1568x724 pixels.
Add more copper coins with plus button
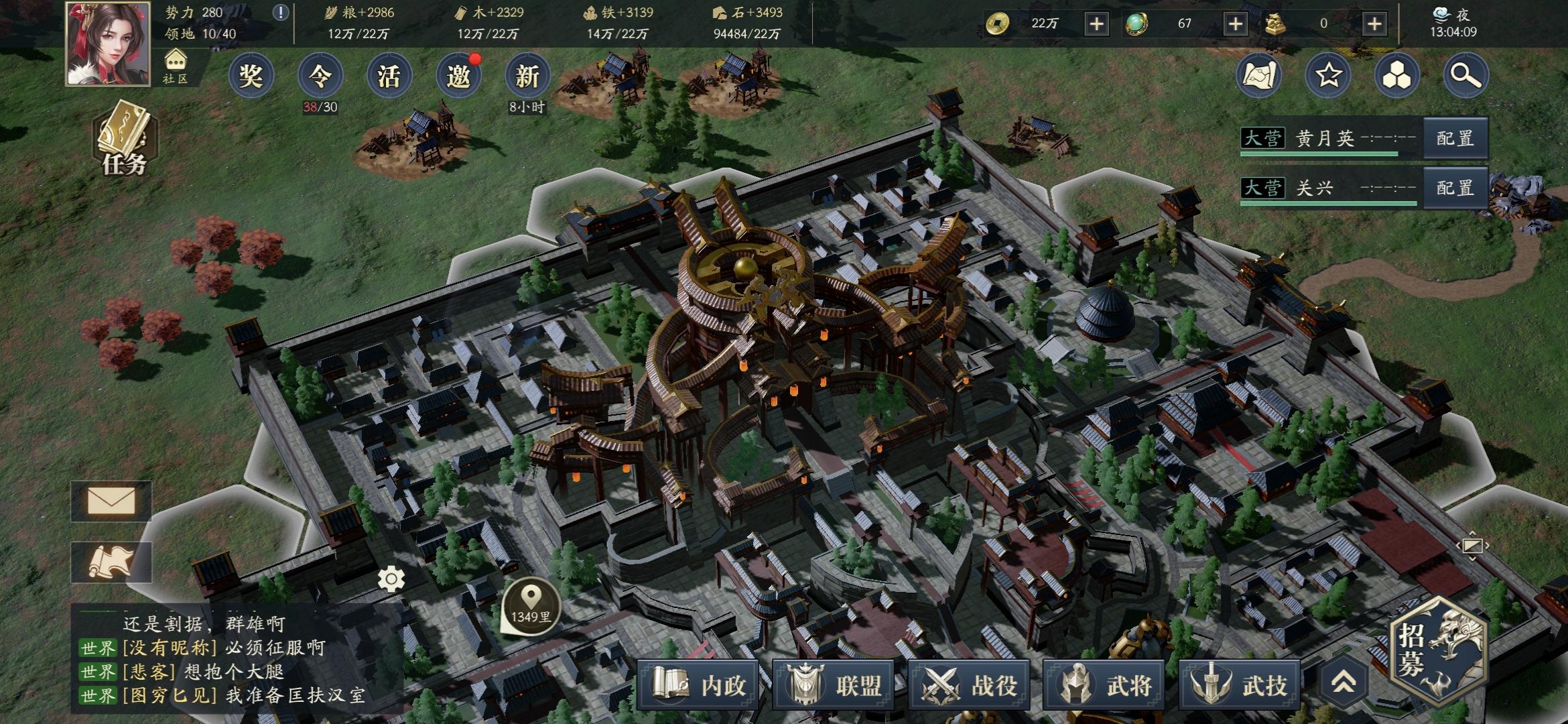(1096, 24)
